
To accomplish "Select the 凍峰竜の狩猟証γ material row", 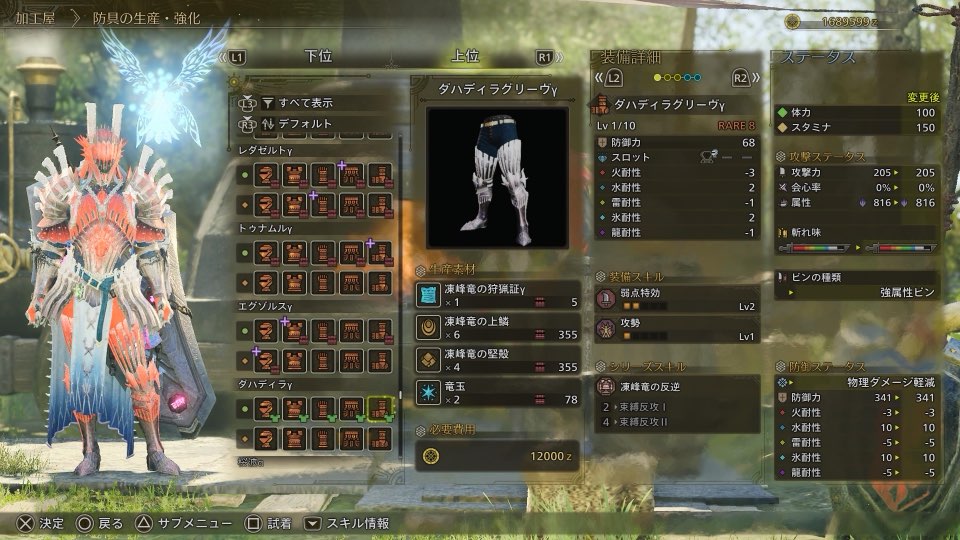I will pyautogui.click(x=497, y=294).
